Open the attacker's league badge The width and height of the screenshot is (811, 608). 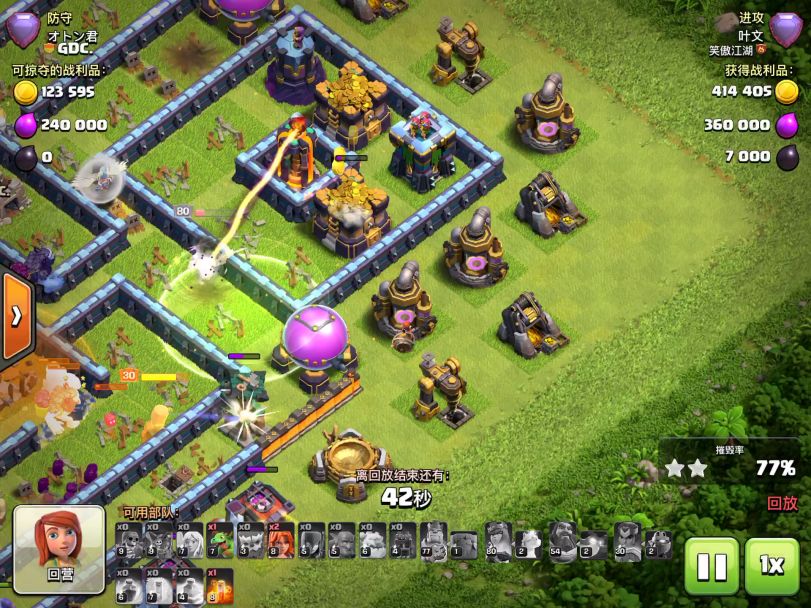point(787,30)
